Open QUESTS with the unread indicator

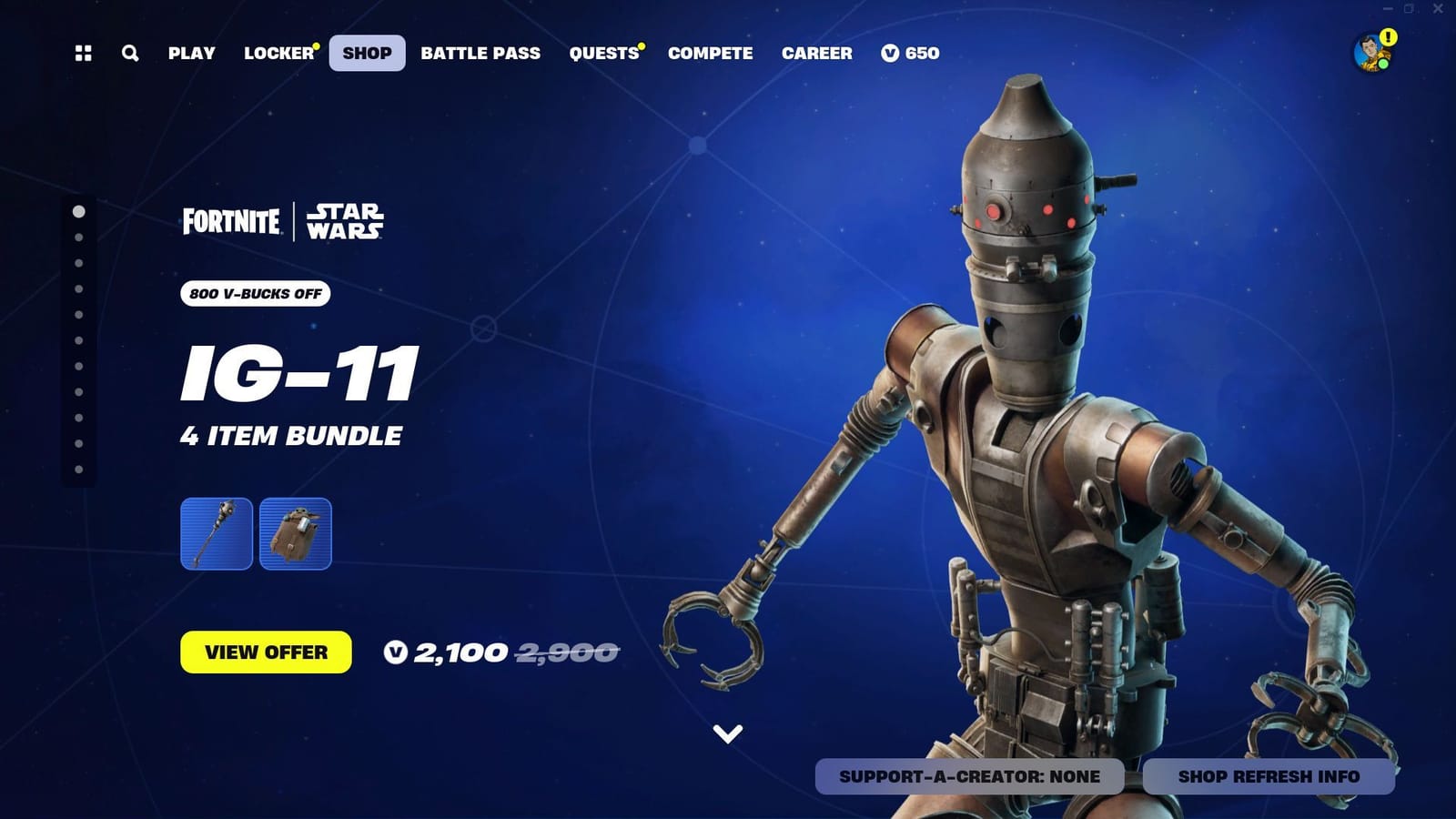(604, 53)
